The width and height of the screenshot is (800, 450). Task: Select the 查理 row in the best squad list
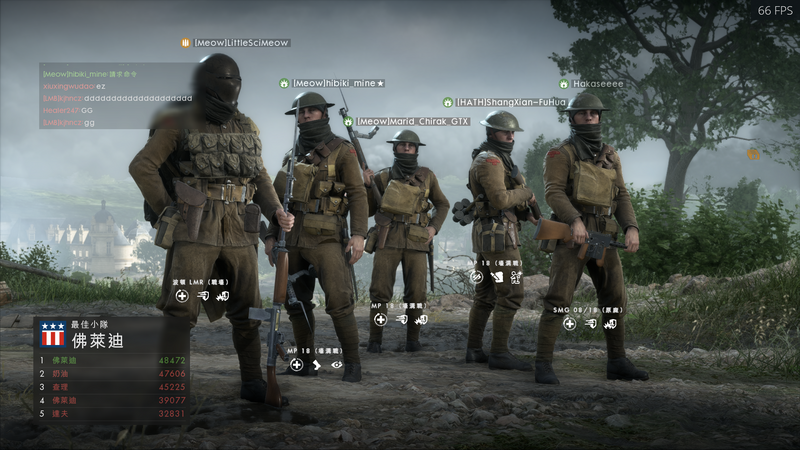(x=112, y=386)
